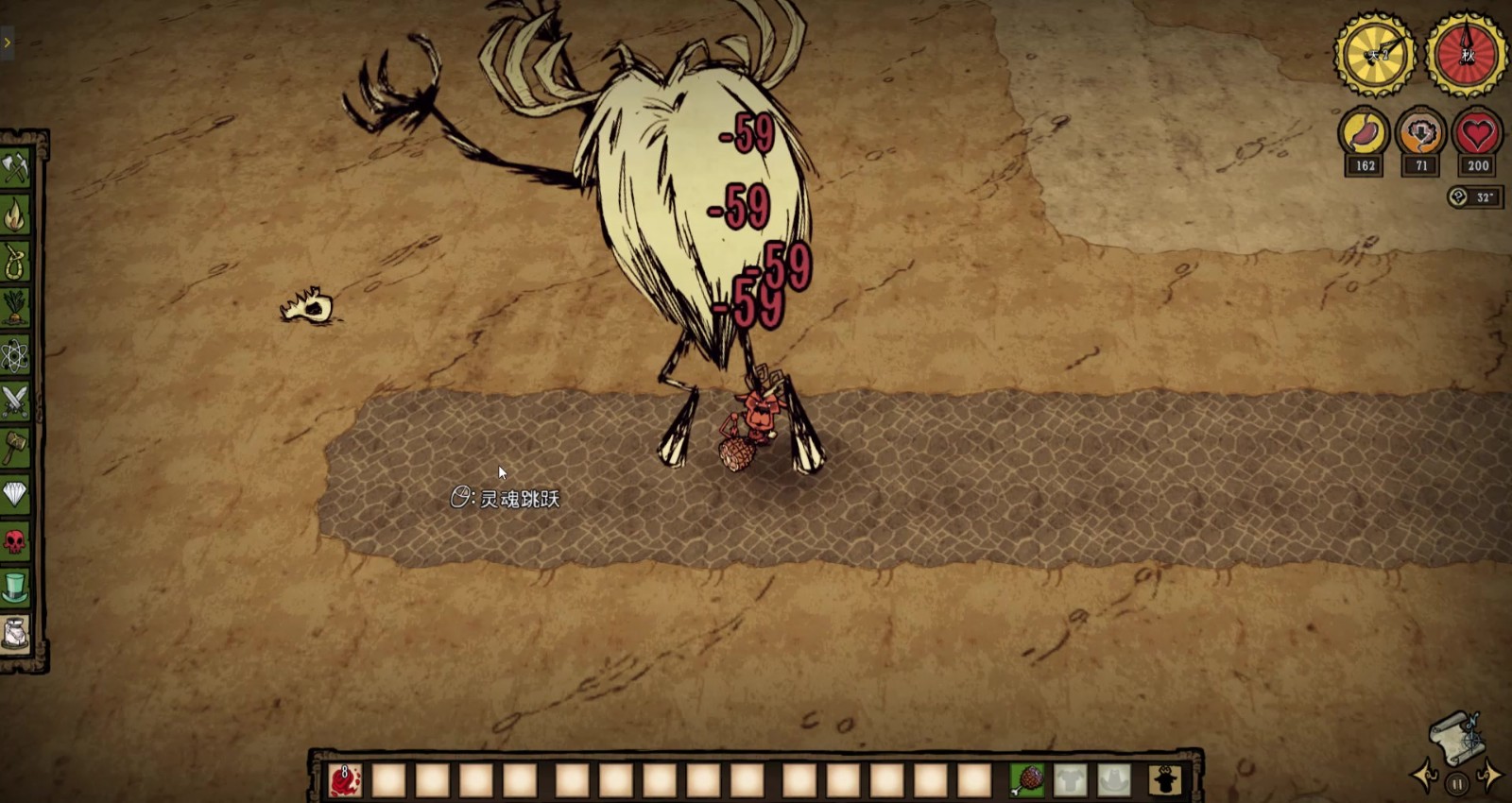Rotate the camera right

(x=1490, y=777)
